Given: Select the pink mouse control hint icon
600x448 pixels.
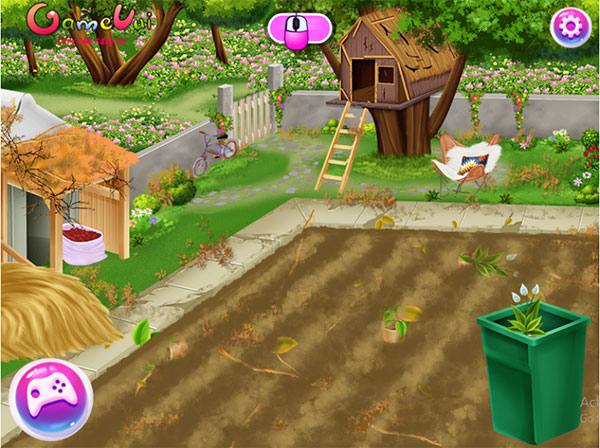Looking at the screenshot, I should (x=298, y=29).
